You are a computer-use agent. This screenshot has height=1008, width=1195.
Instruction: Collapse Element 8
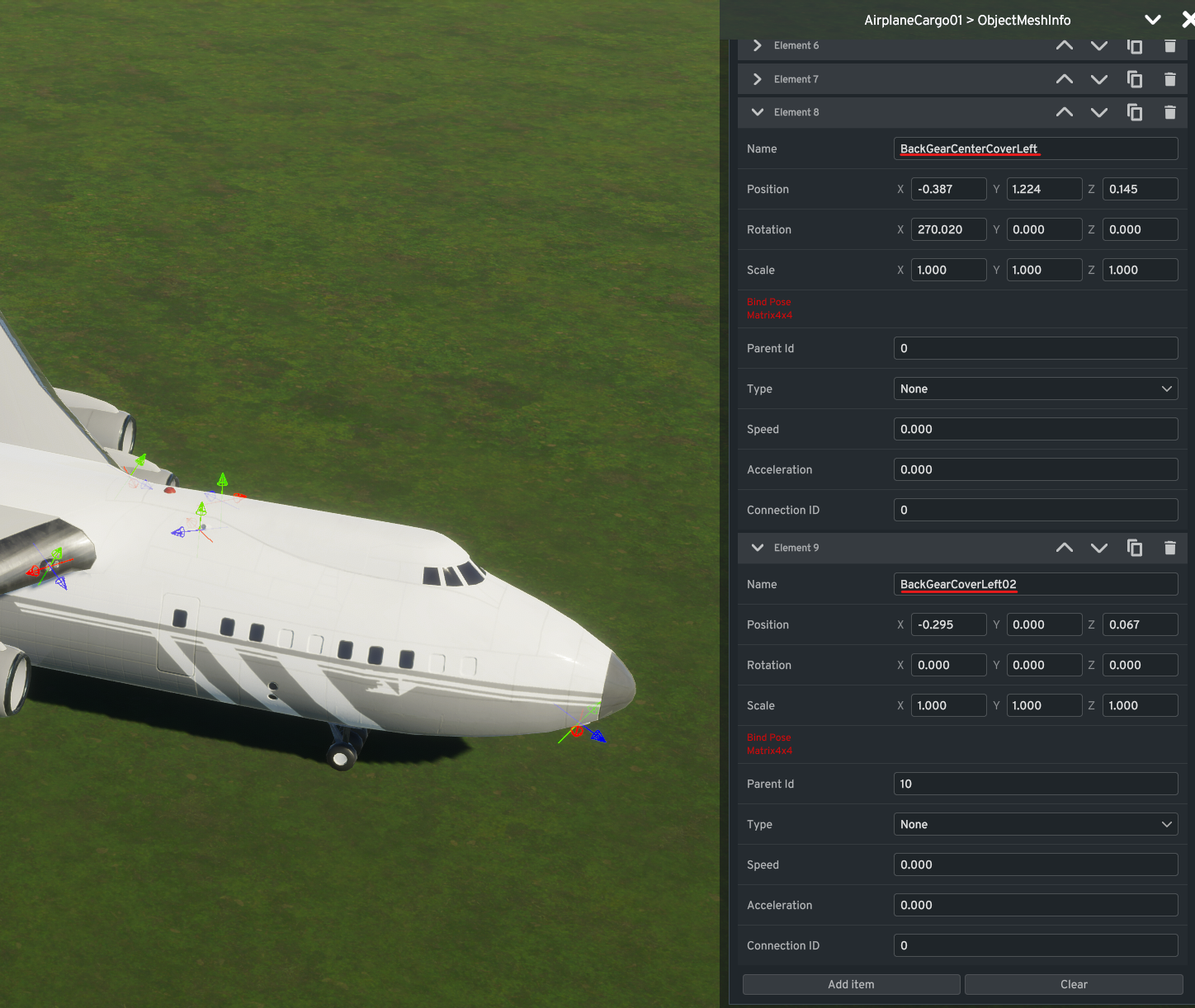click(x=757, y=112)
